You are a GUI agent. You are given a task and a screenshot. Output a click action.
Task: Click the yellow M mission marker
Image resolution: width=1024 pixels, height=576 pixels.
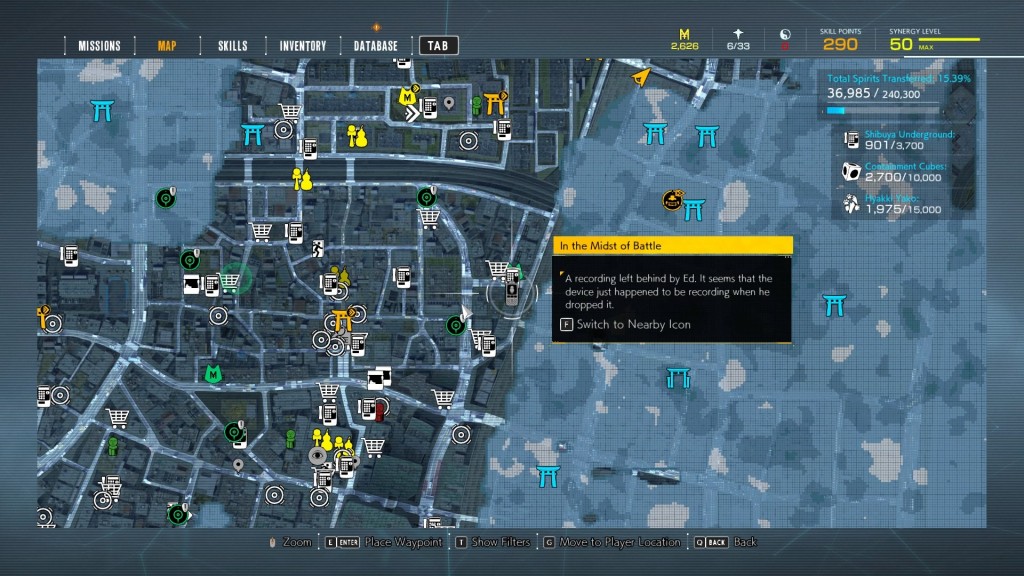click(x=406, y=97)
